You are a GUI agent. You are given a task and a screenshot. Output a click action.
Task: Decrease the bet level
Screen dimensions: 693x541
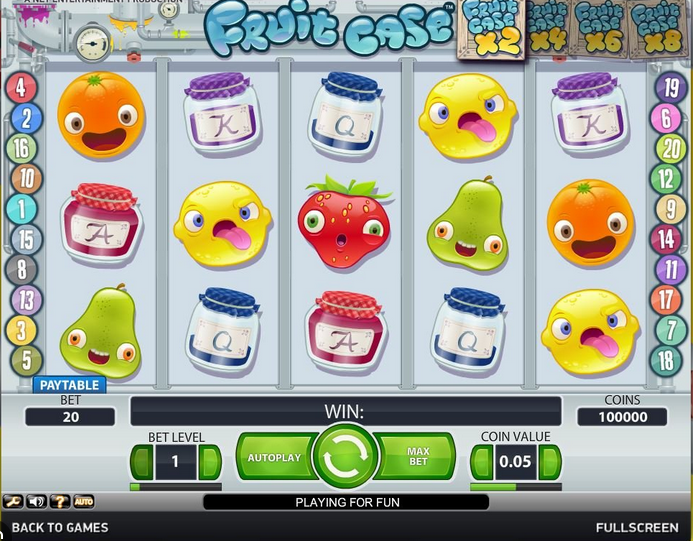(141, 462)
